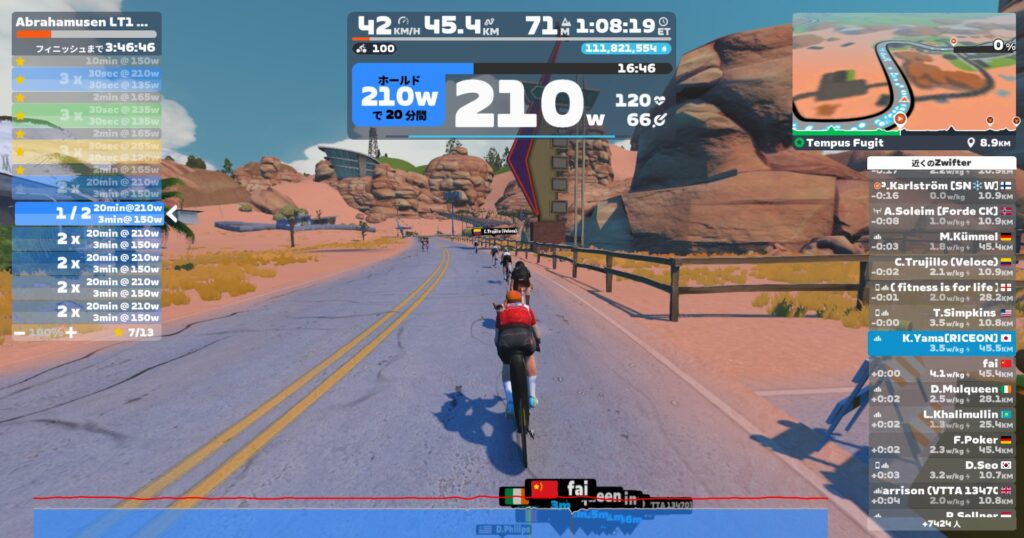The width and height of the screenshot is (1024, 538).
Task: Select the current 1/2 interval block
Action: pyautogui.click(x=88, y=213)
